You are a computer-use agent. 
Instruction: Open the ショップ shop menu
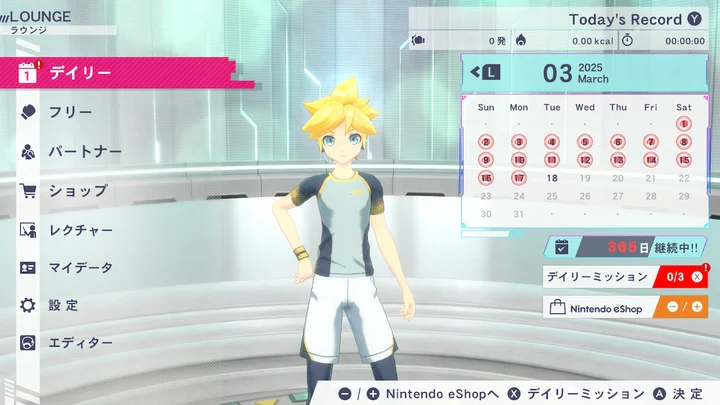tap(78, 190)
